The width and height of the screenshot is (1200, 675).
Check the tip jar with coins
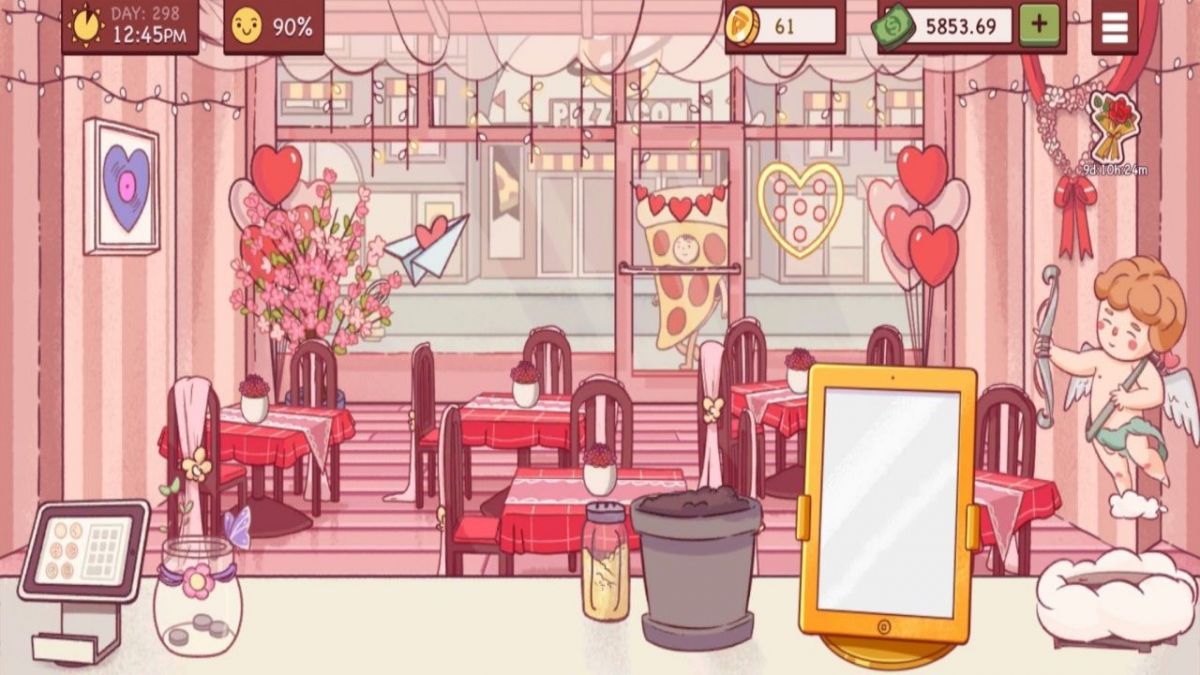click(197, 598)
